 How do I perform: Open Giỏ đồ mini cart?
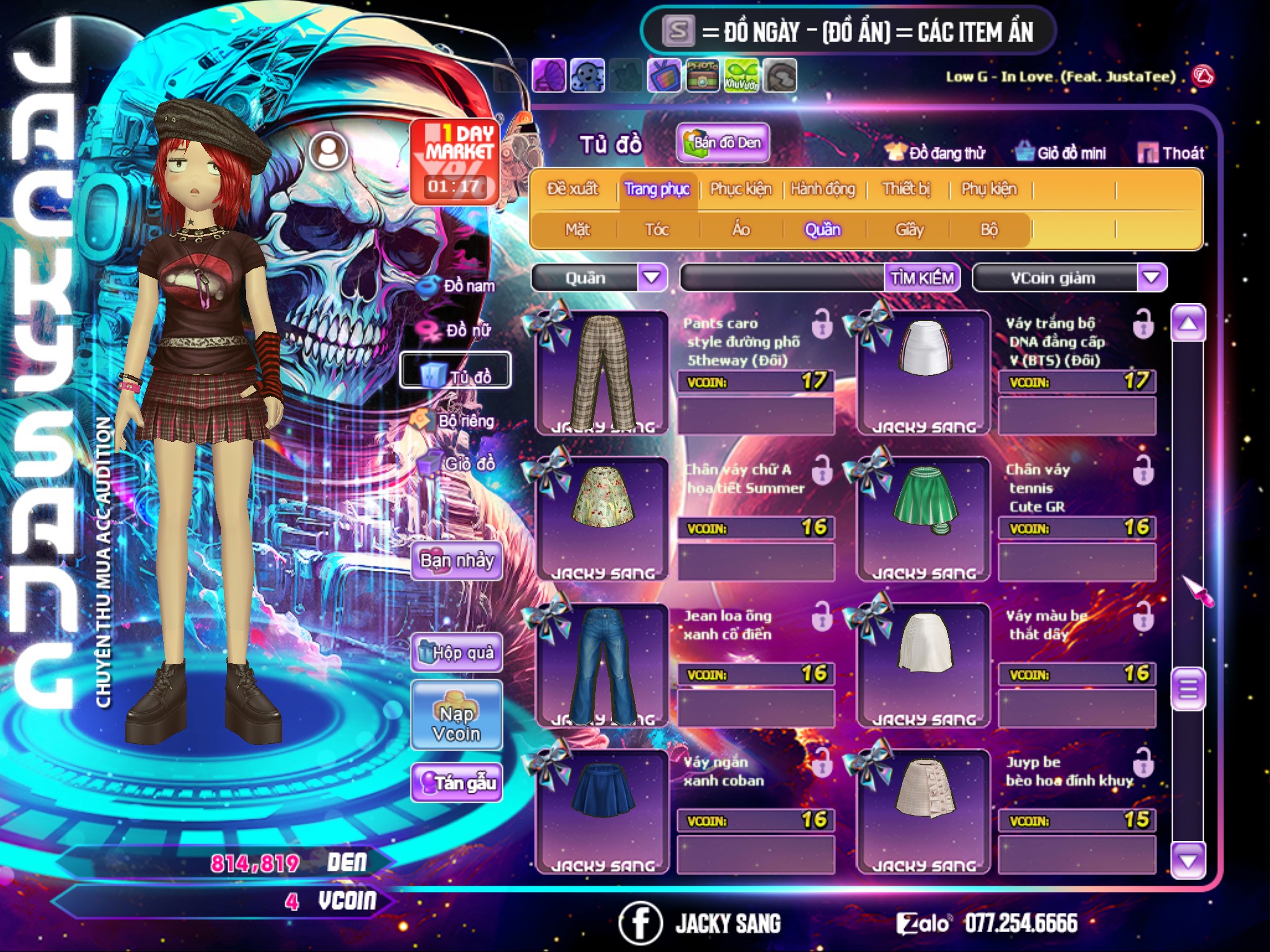(x=1061, y=153)
